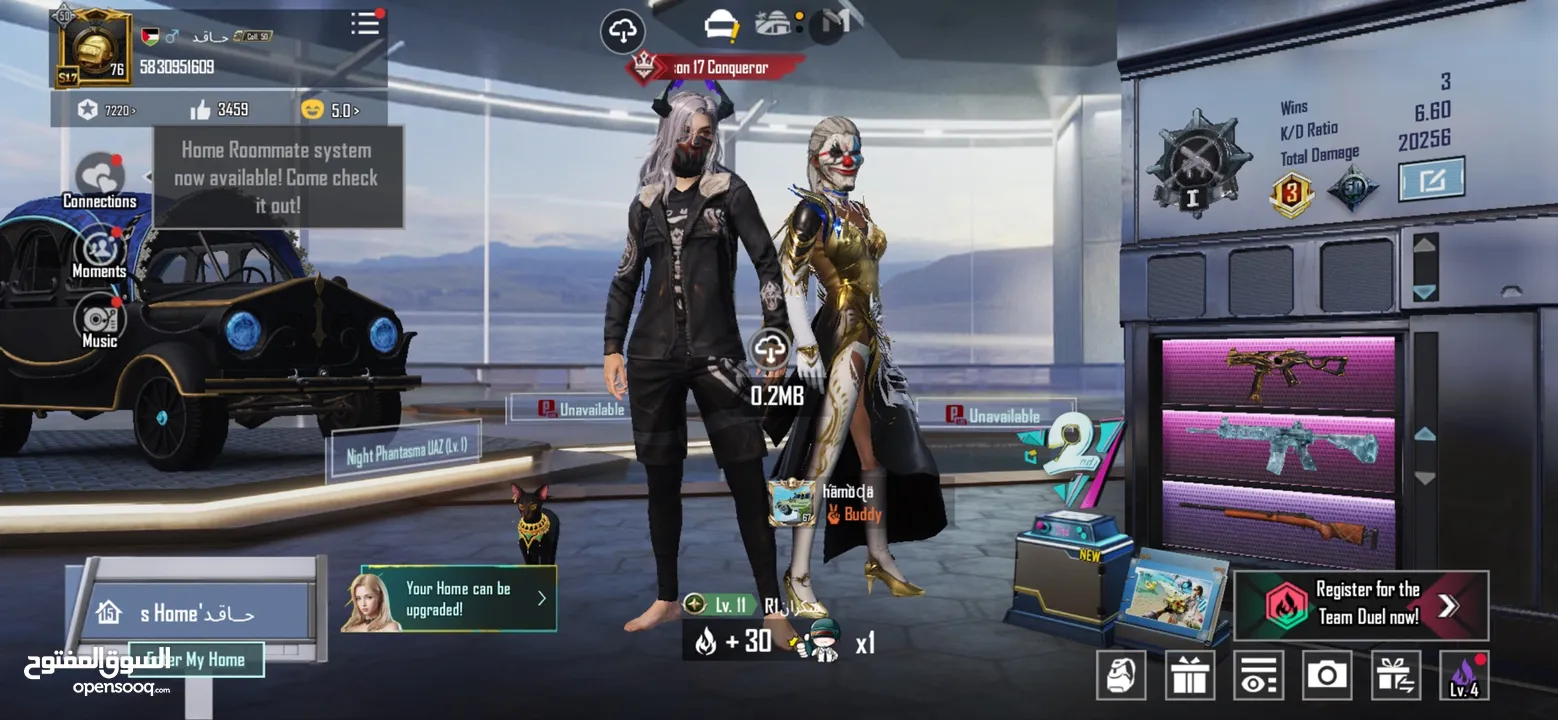The width and height of the screenshot is (1558, 720).
Task: Tap the cloud download icon at top
Action: click(622, 32)
